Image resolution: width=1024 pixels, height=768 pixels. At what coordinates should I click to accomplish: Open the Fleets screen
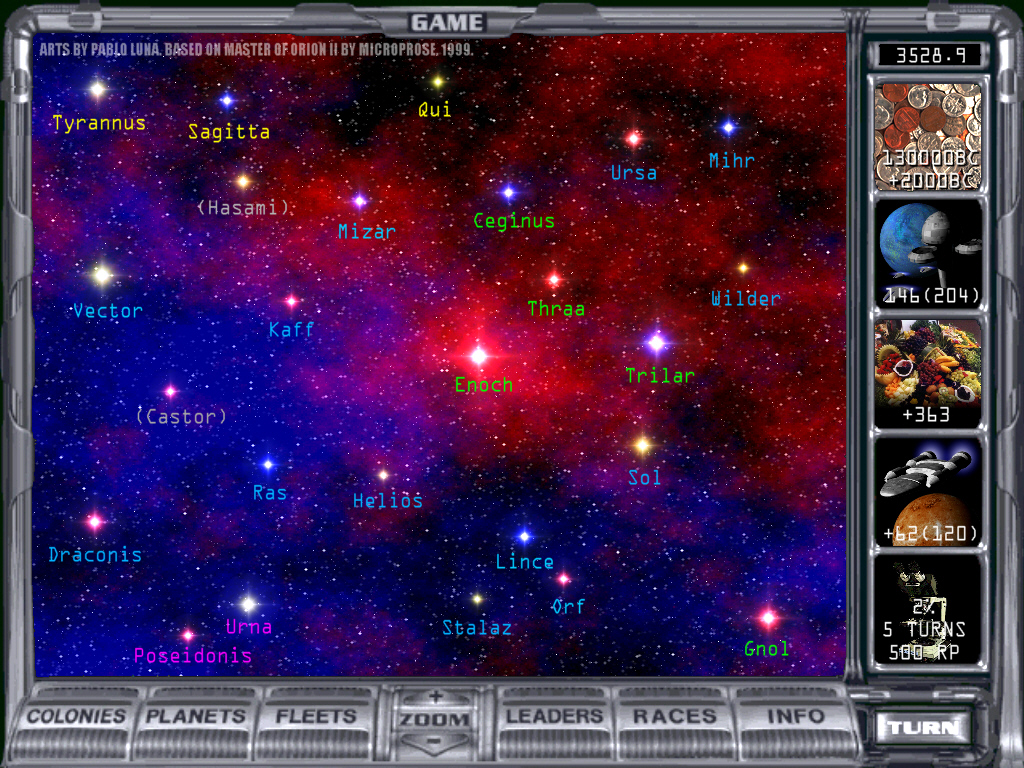[316, 716]
